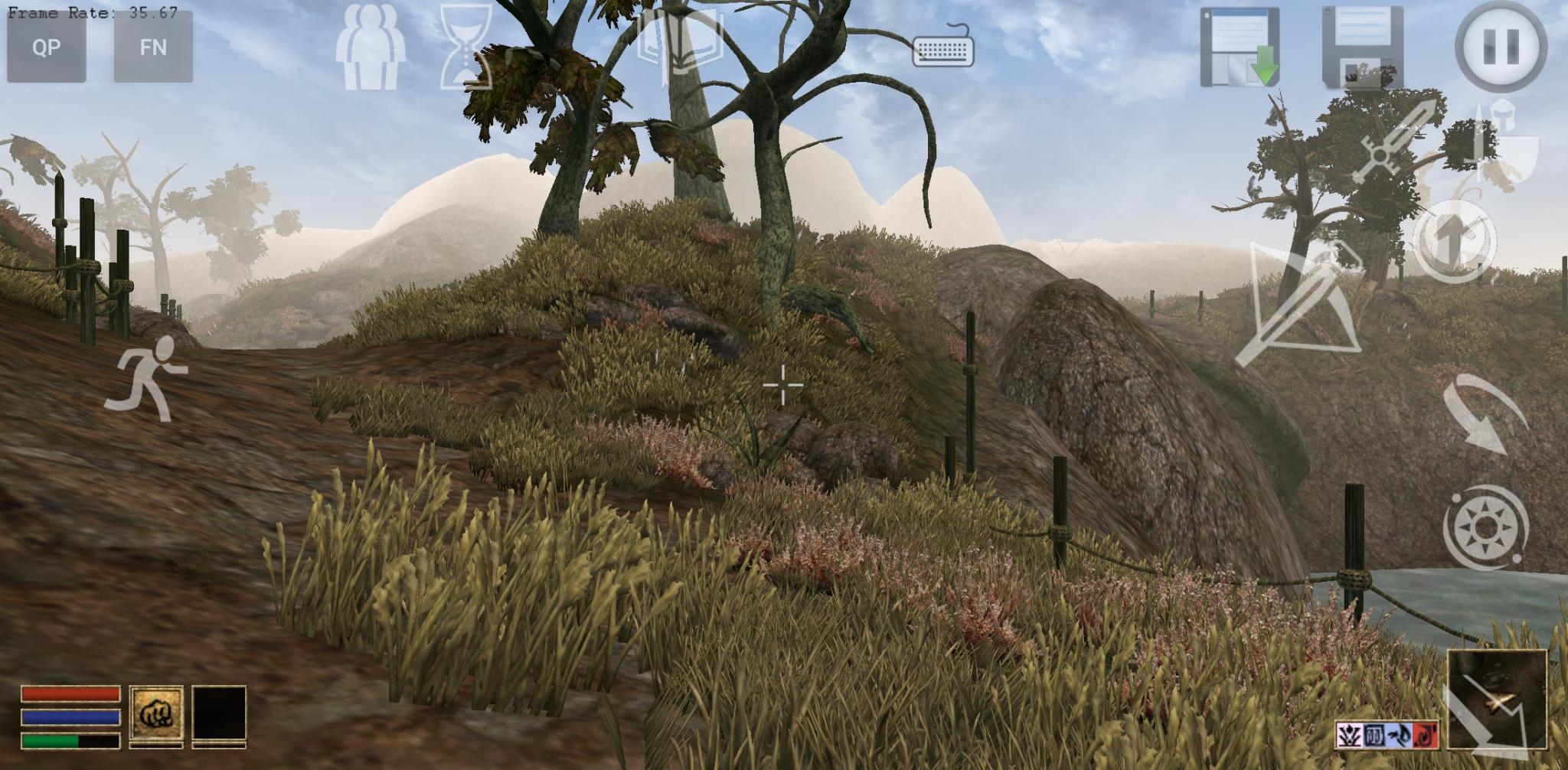Quick save with the plain floppy disk
Screen dimensions: 1568x770
click(x=1363, y=47)
